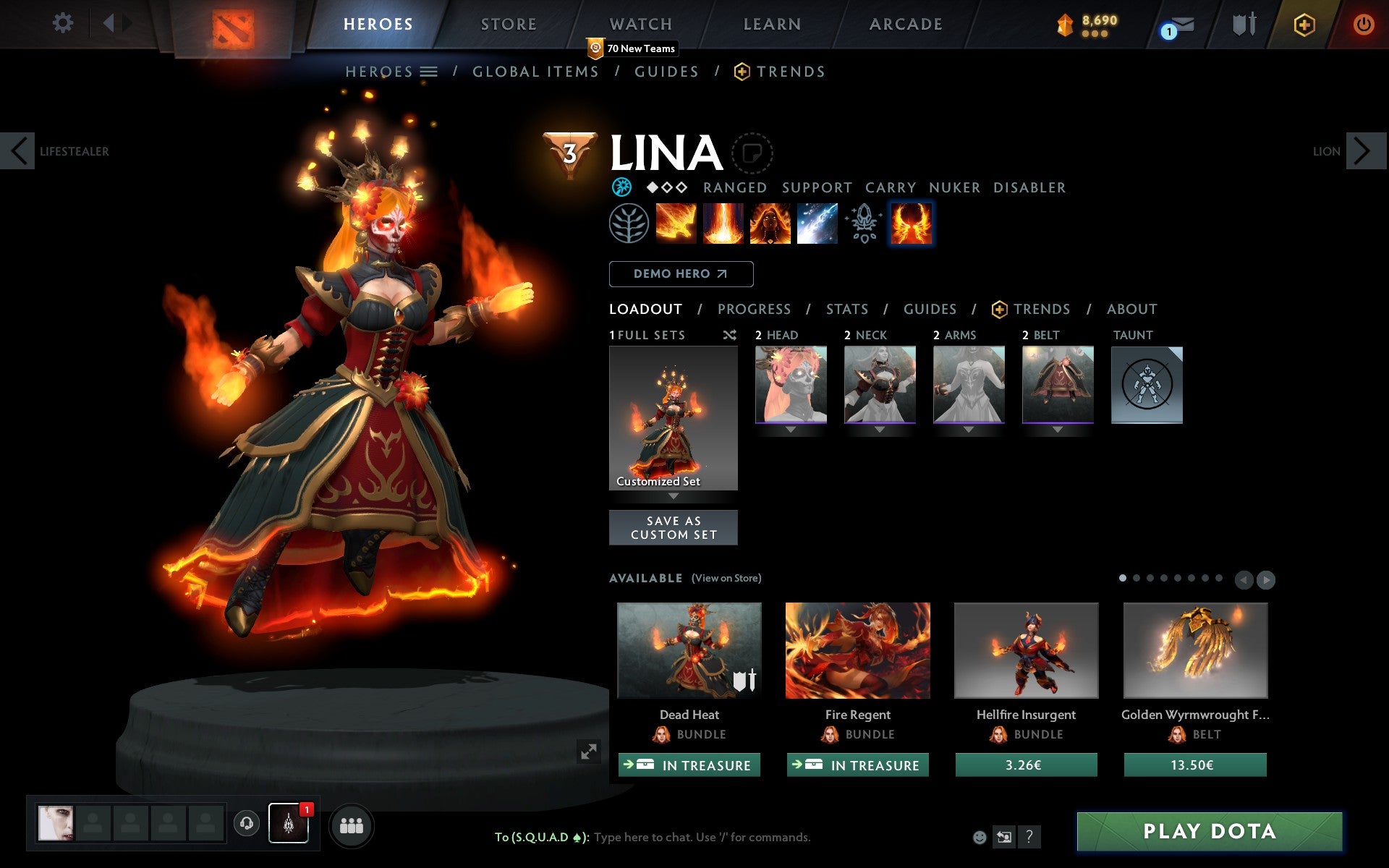This screenshot has height=868, width=1389.
Task: Click the Demo Hero button
Action: tap(681, 274)
